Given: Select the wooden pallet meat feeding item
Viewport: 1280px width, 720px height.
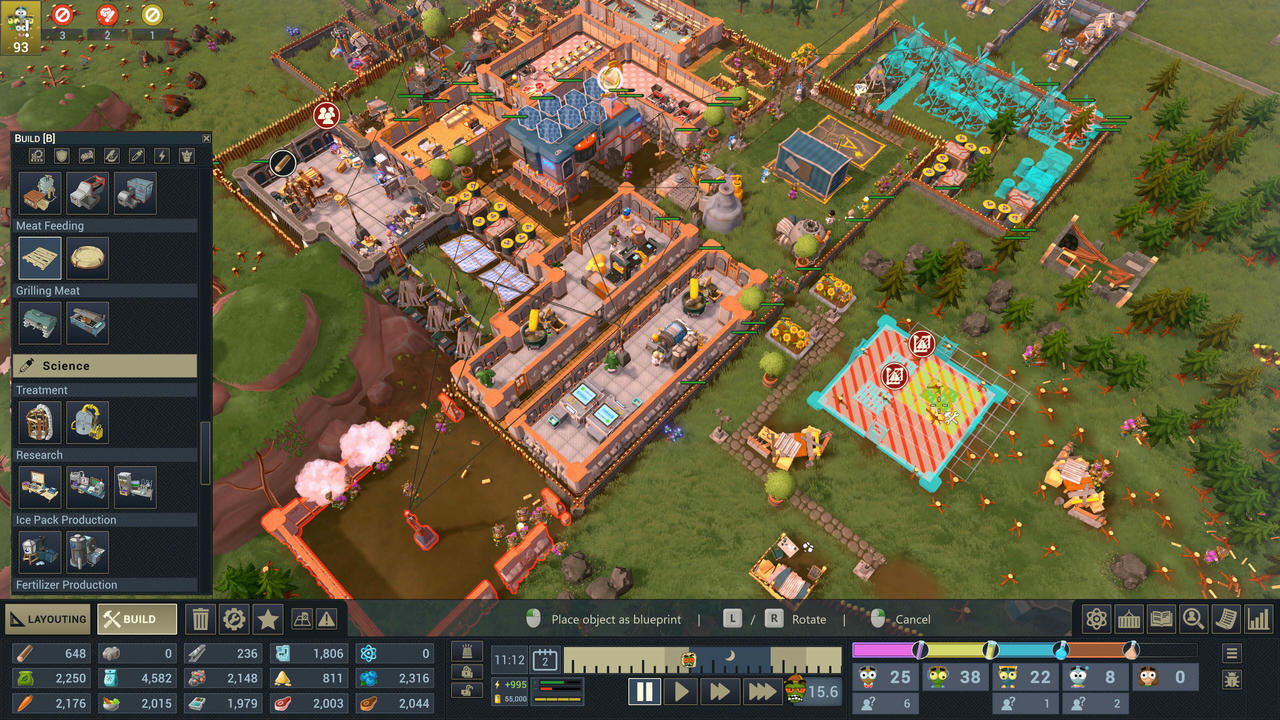Looking at the screenshot, I should pyautogui.click(x=40, y=258).
